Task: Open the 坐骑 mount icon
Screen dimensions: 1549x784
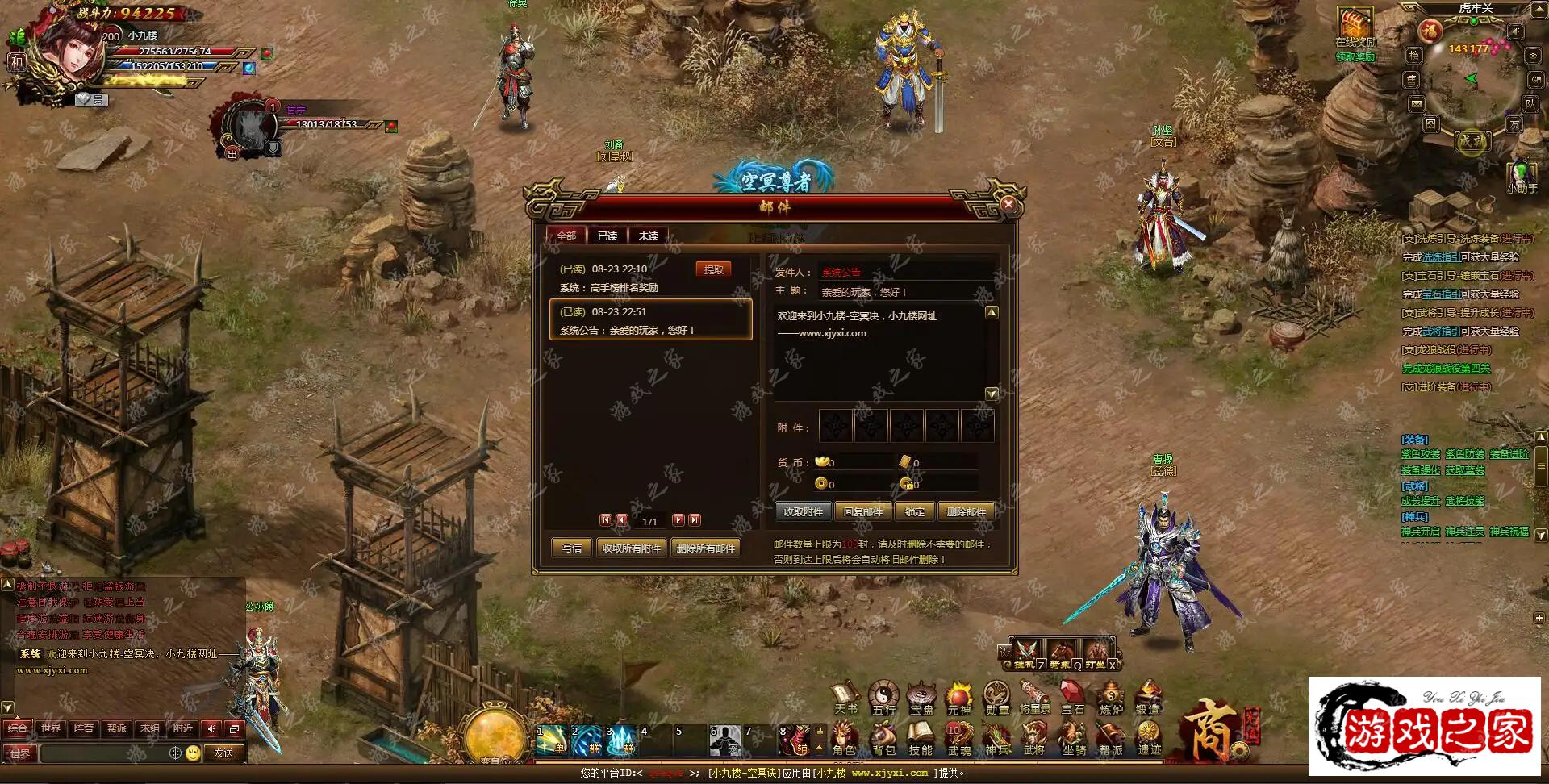Action: (1073, 737)
